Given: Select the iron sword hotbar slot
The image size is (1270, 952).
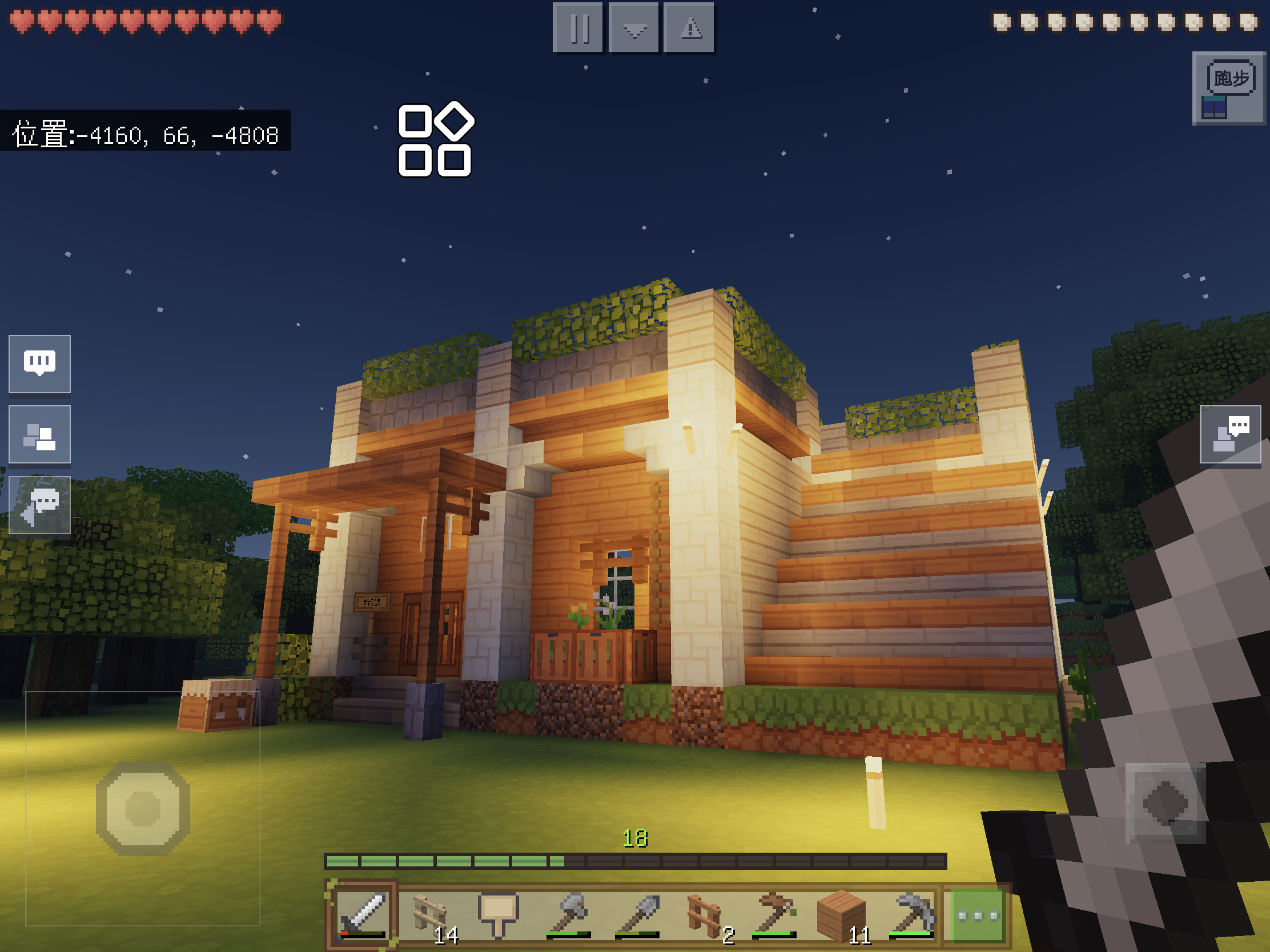Looking at the screenshot, I should 361,915.
